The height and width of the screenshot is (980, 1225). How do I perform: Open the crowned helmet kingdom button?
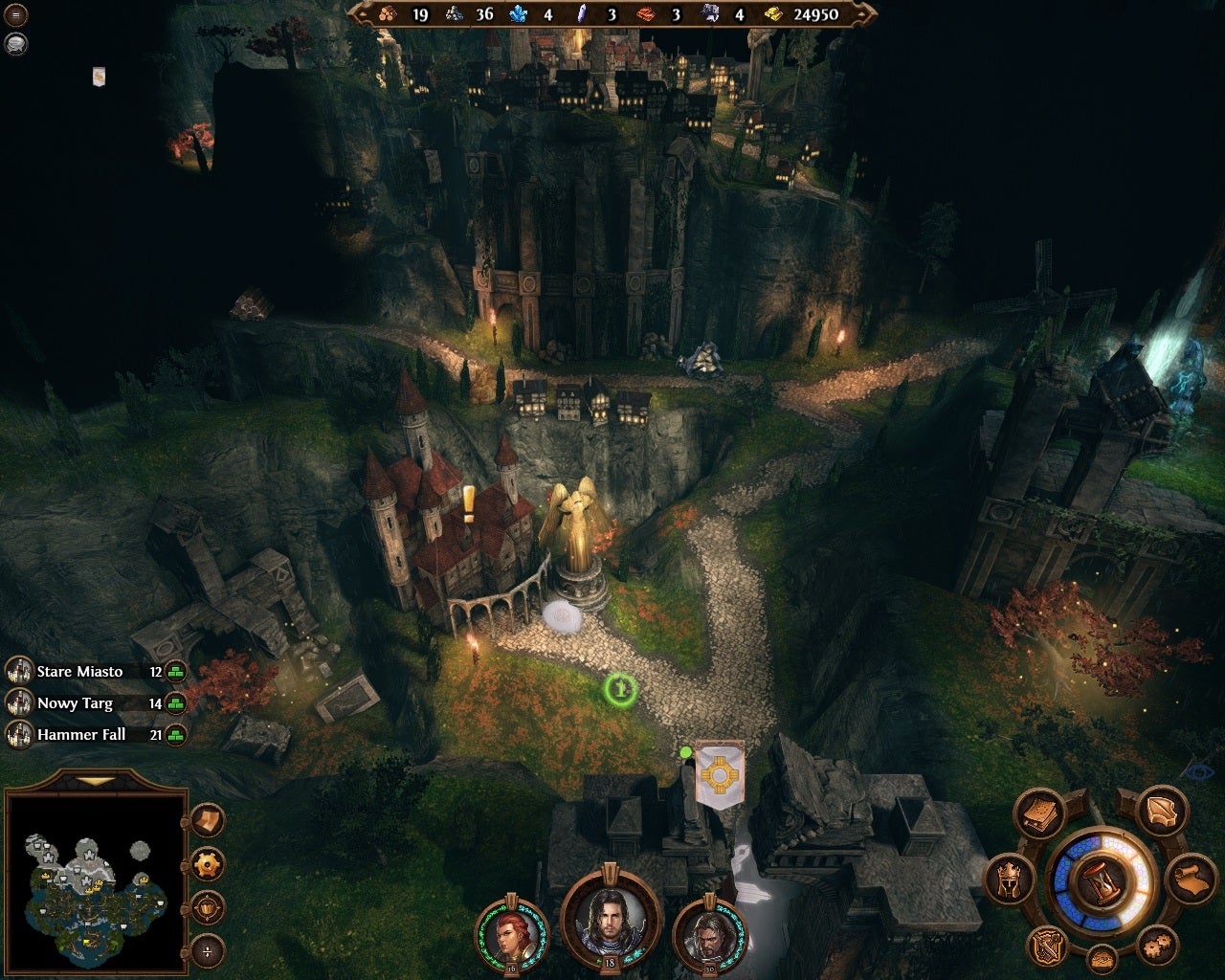(x=1011, y=878)
